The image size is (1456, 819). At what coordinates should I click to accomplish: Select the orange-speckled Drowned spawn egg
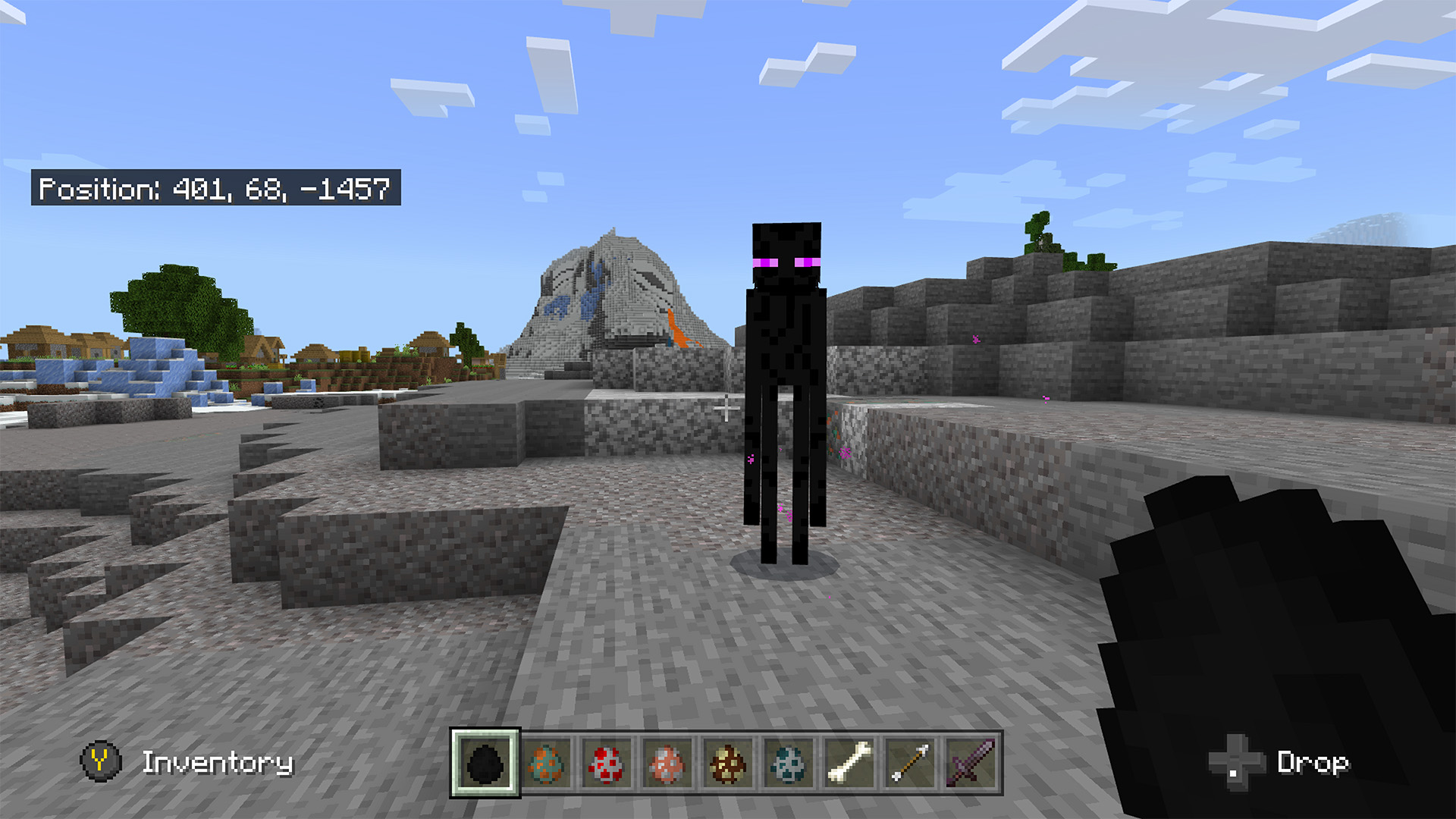click(x=547, y=764)
